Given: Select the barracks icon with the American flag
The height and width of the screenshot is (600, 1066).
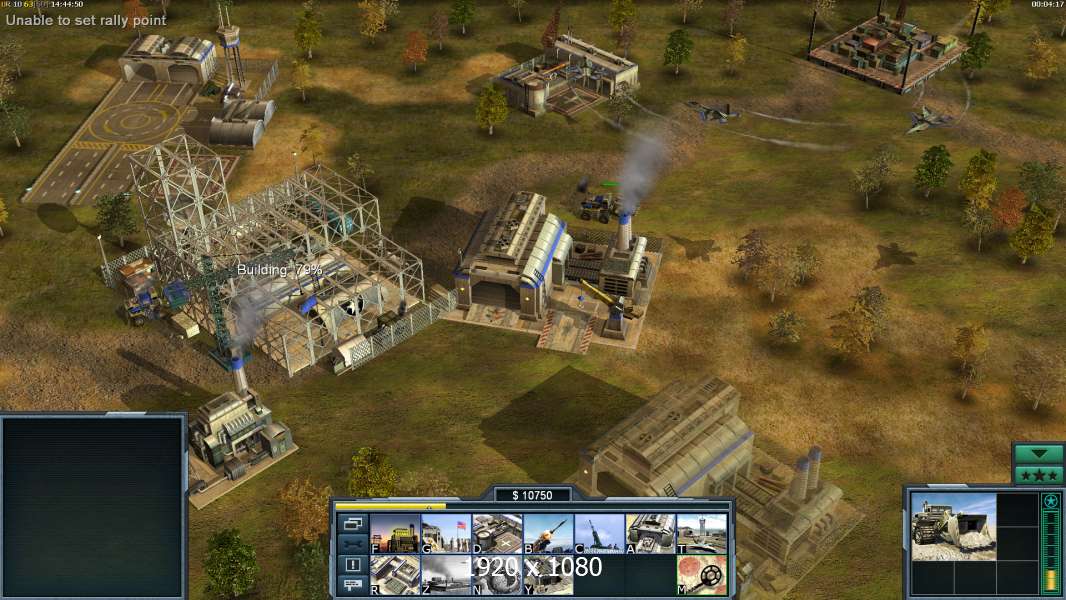Looking at the screenshot, I should click(x=446, y=533).
